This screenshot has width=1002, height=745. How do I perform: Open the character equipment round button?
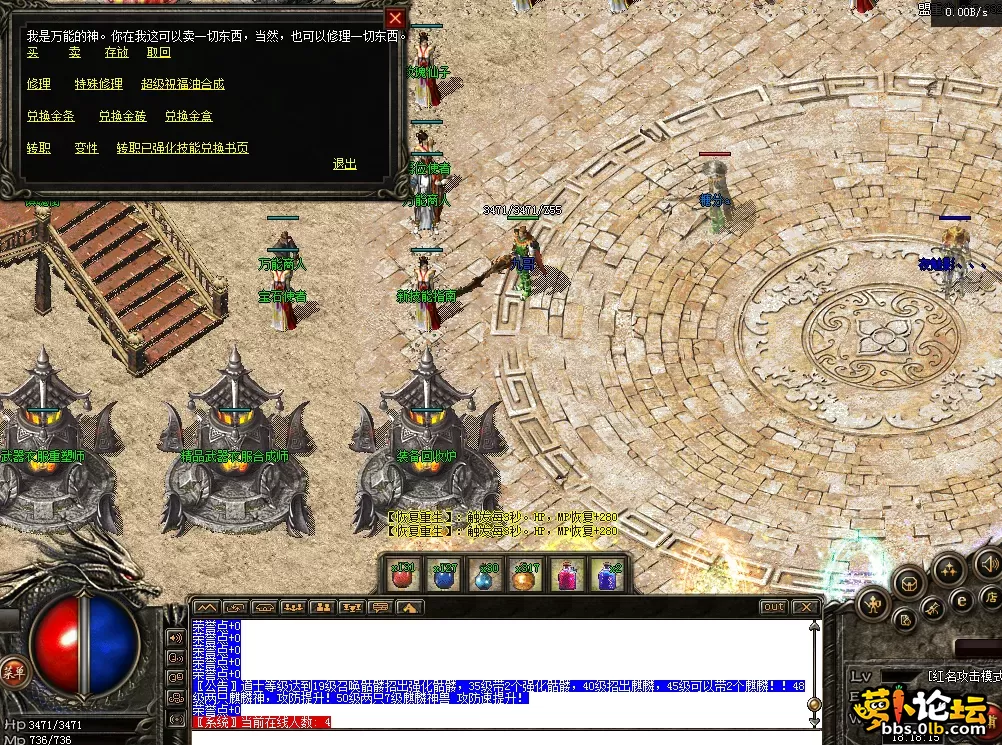[874, 603]
